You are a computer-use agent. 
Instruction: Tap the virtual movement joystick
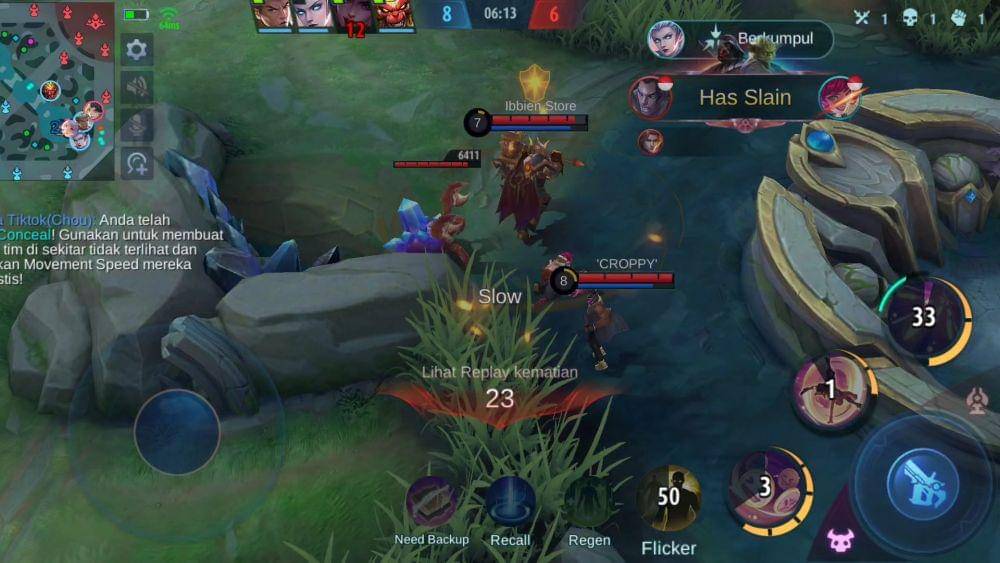click(x=177, y=432)
